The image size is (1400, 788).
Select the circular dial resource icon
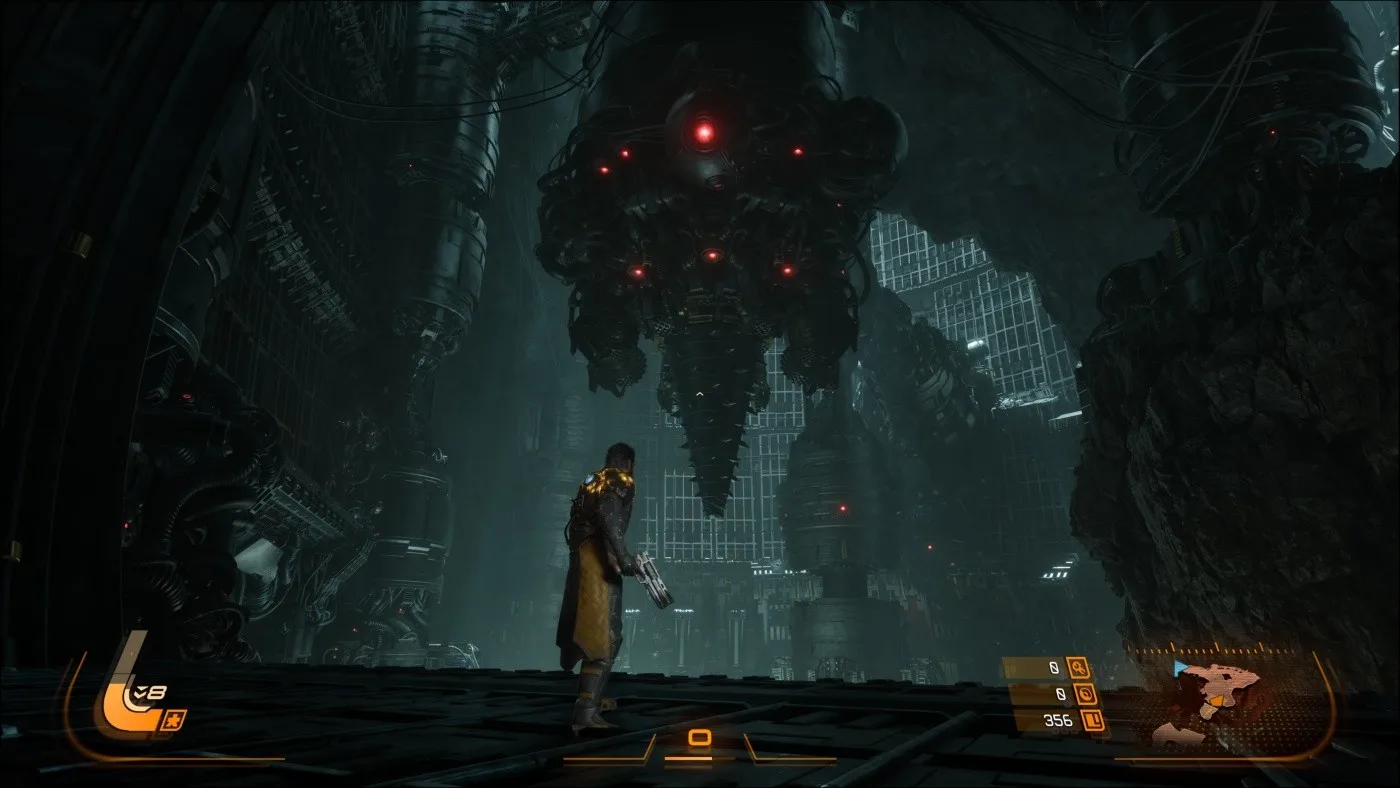click(x=1086, y=694)
